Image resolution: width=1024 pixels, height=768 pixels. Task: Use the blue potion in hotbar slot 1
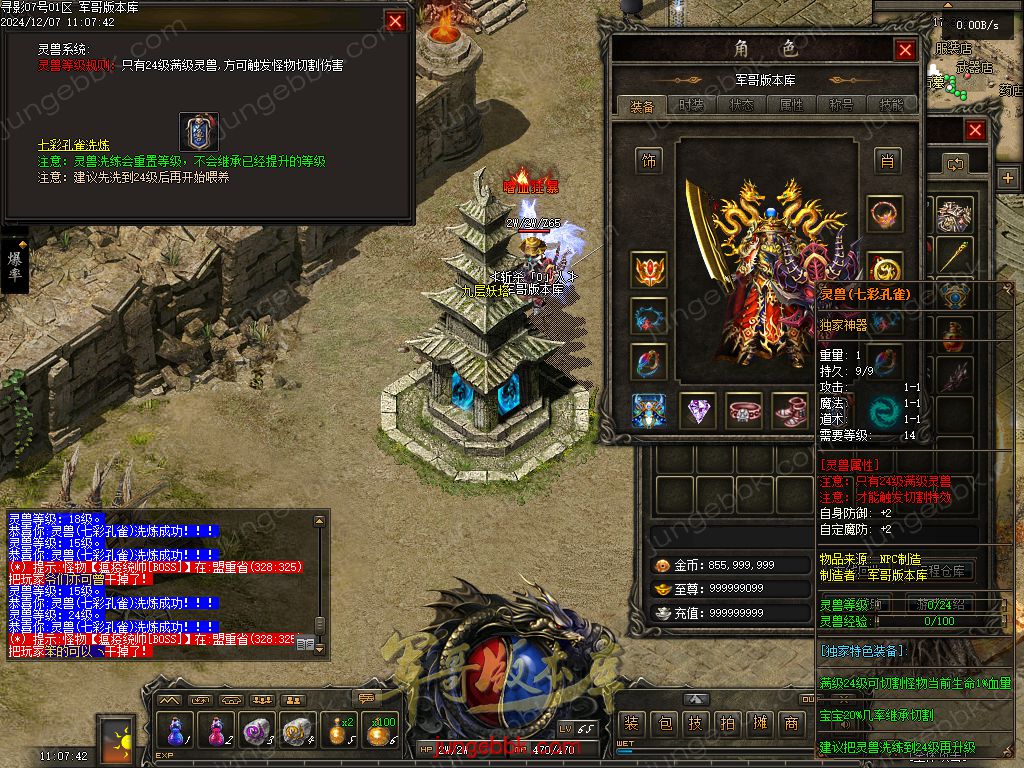click(x=176, y=731)
